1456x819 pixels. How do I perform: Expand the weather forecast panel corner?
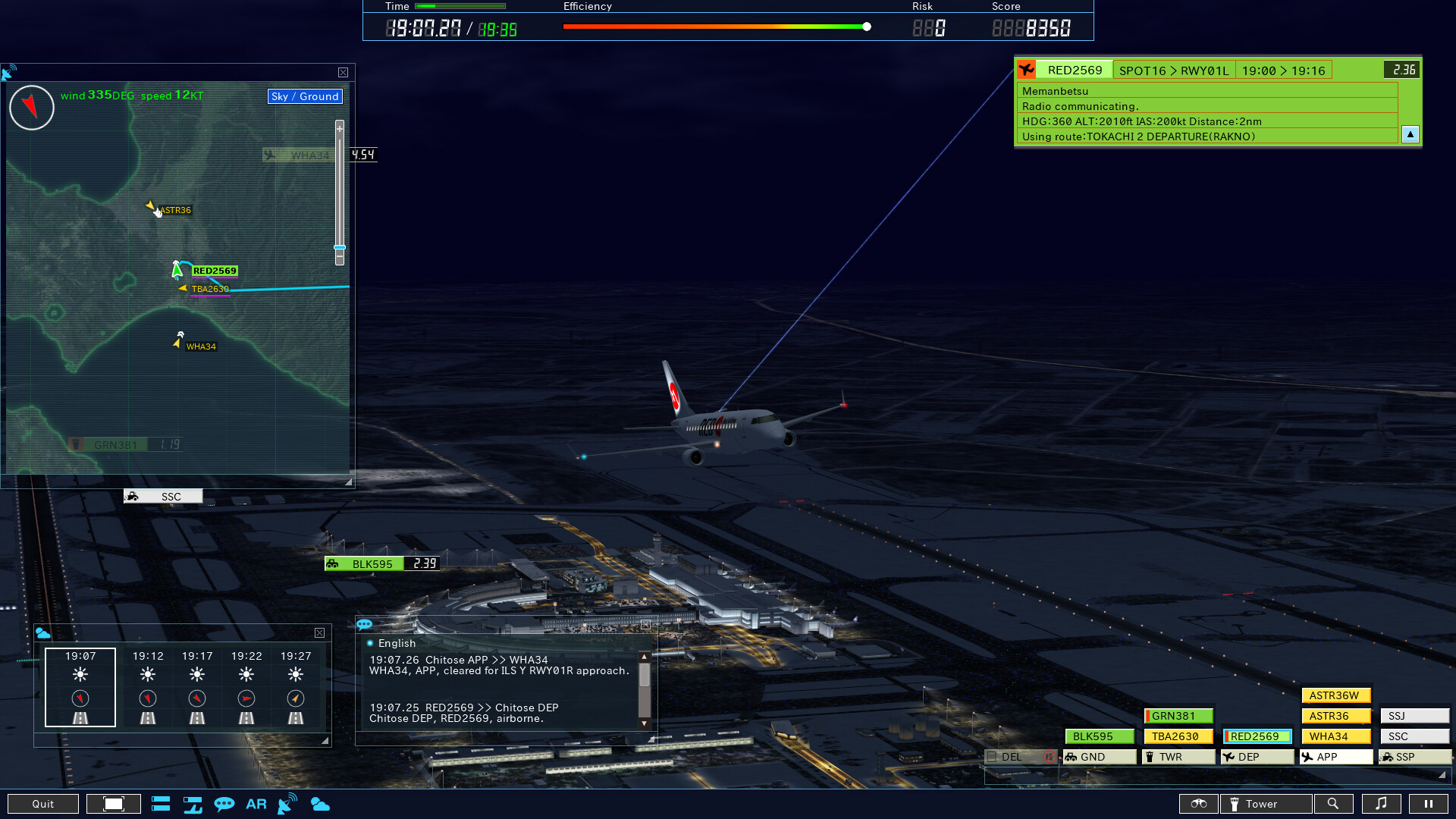pyautogui.click(x=325, y=739)
